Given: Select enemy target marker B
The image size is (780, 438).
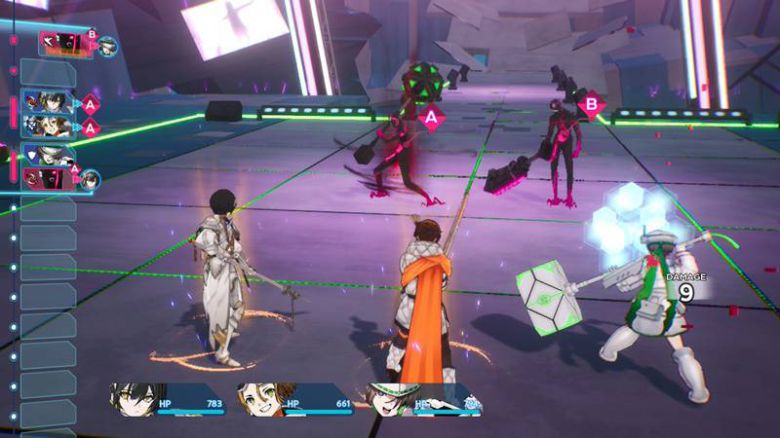Looking at the screenshot, I should click(x=592, y=104).
